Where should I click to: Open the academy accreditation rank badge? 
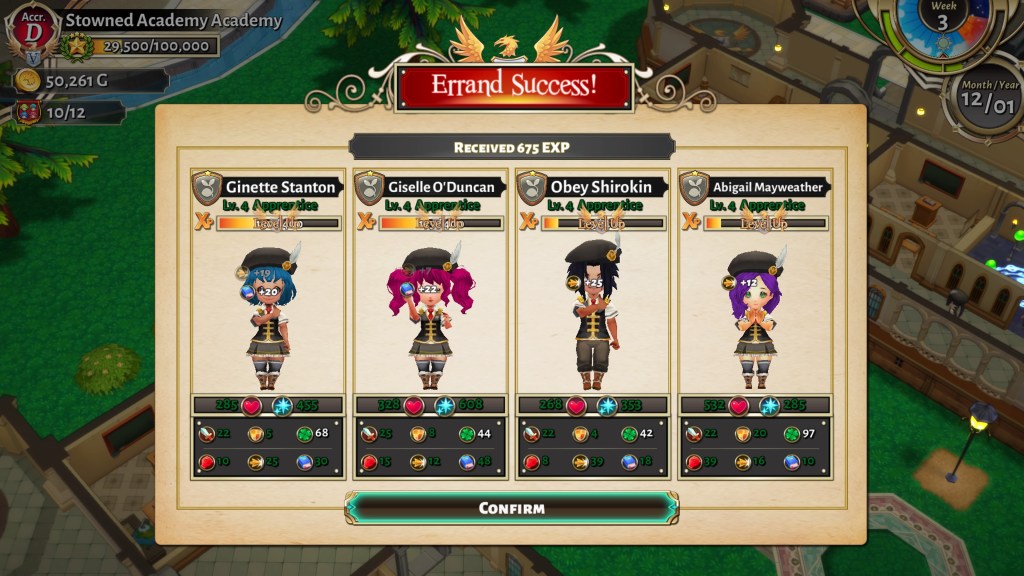click(x=32, y=33)
